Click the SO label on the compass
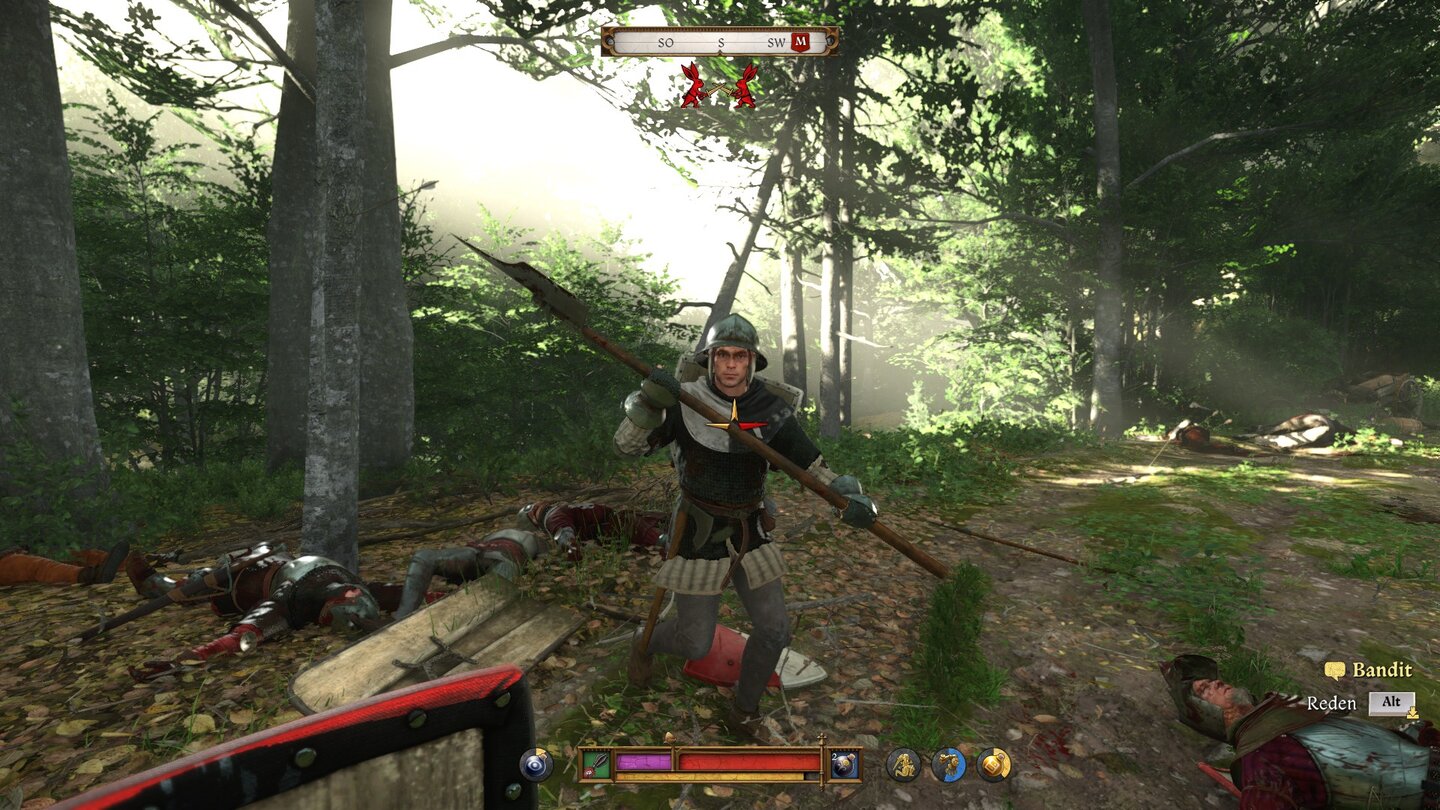Viewport: 1440px width, 810px height. pos(666,43)
